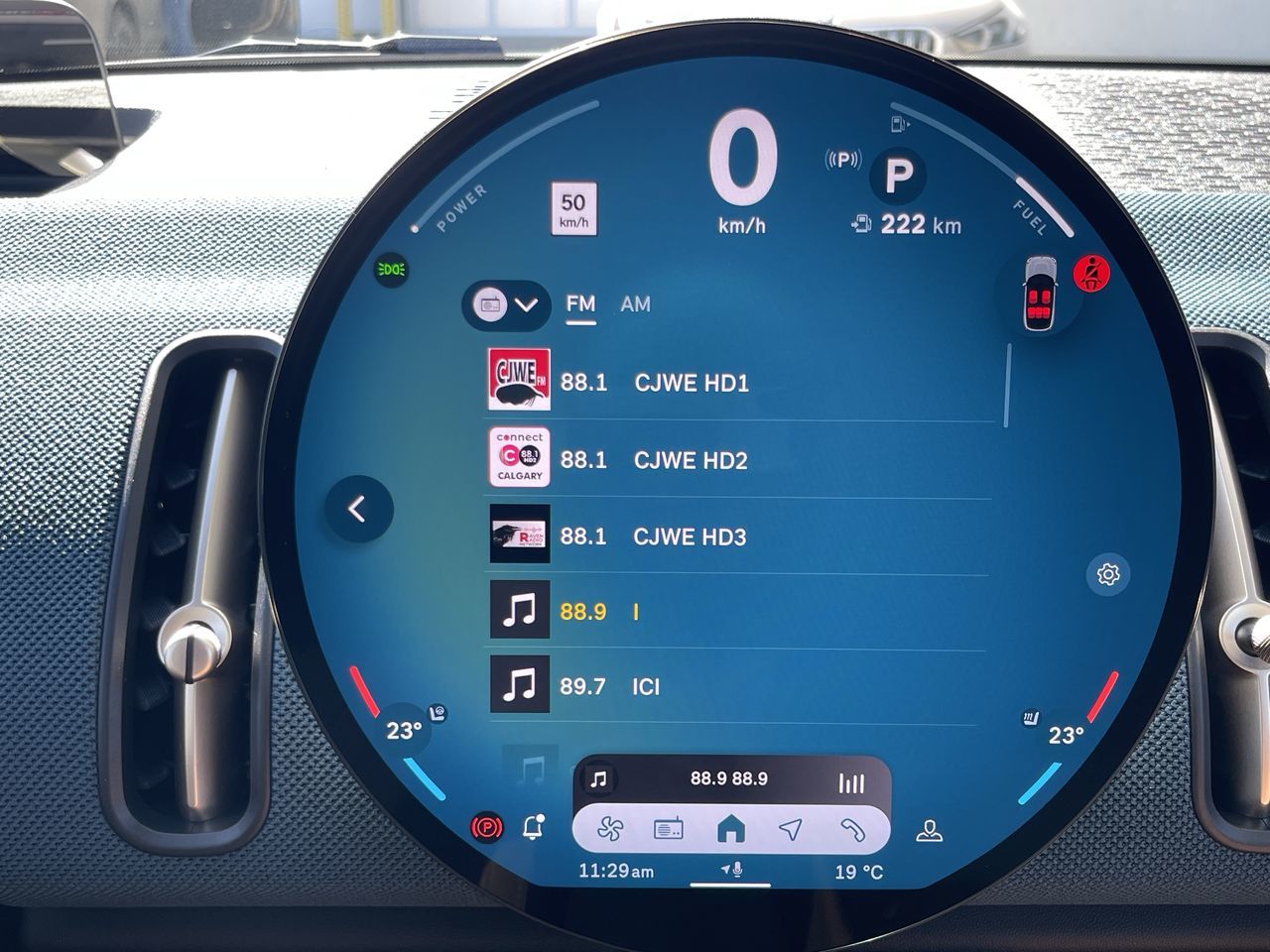Screen dimensions: 1270x952
Task: Open the now playing 88.9 widget
Action: (729, 780)
